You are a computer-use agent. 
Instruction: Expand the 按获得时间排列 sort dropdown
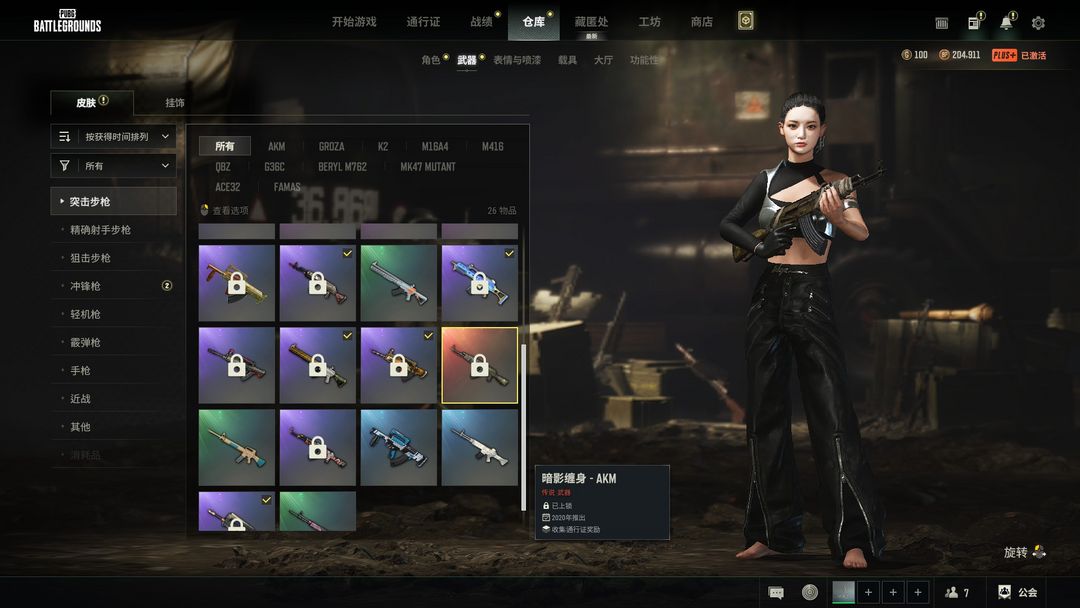point(114,136)
